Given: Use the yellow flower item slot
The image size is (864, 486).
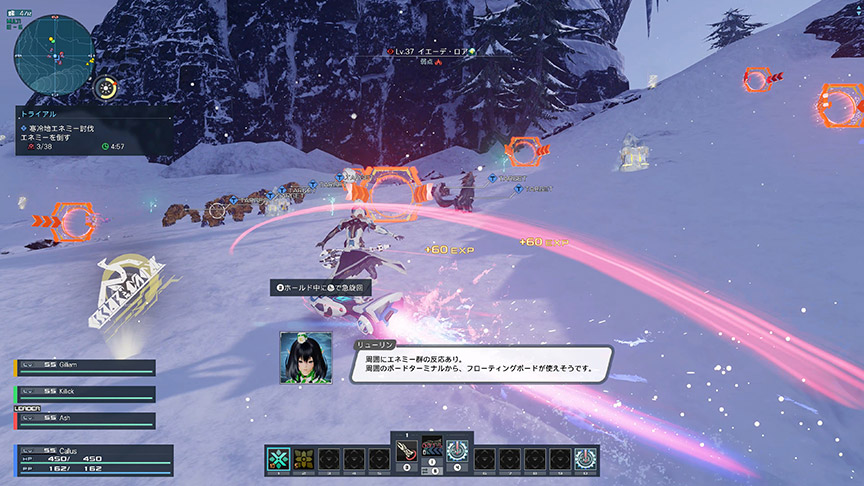Looking at the screenshot, I should pos(304,459).
